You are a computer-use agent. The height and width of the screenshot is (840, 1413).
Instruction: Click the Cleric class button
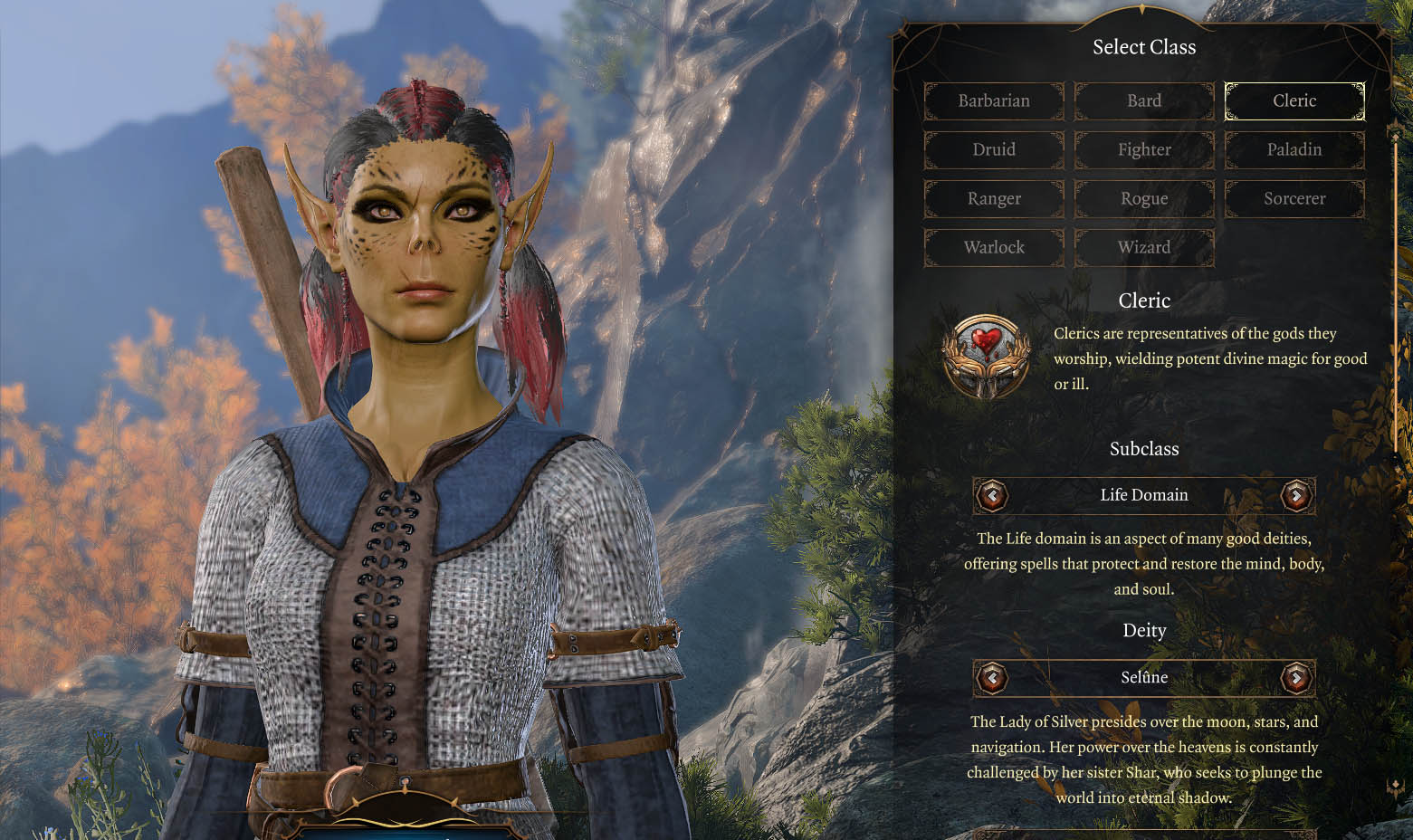pyautogui.click(x=1294, y=100)
